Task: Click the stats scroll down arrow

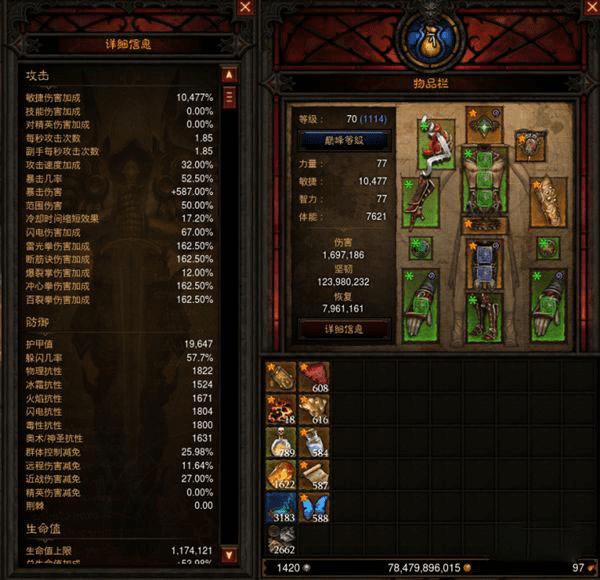Action: click(228, 554)
